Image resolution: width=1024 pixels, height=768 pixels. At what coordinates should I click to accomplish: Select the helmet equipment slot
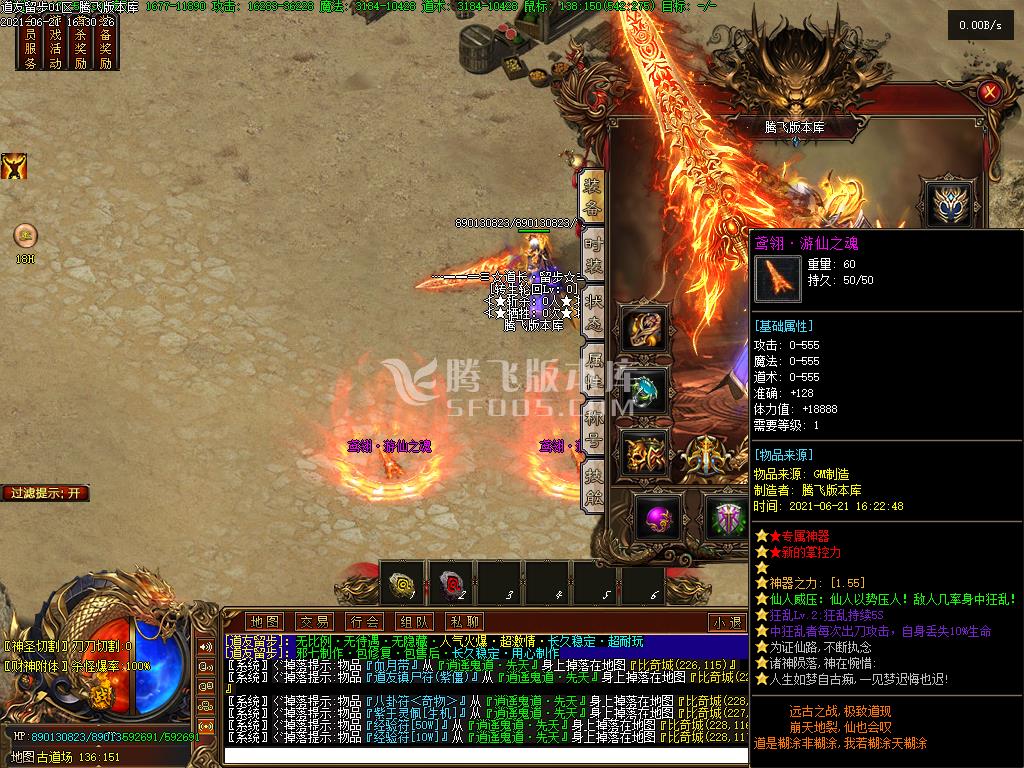[x=945, y=204]
